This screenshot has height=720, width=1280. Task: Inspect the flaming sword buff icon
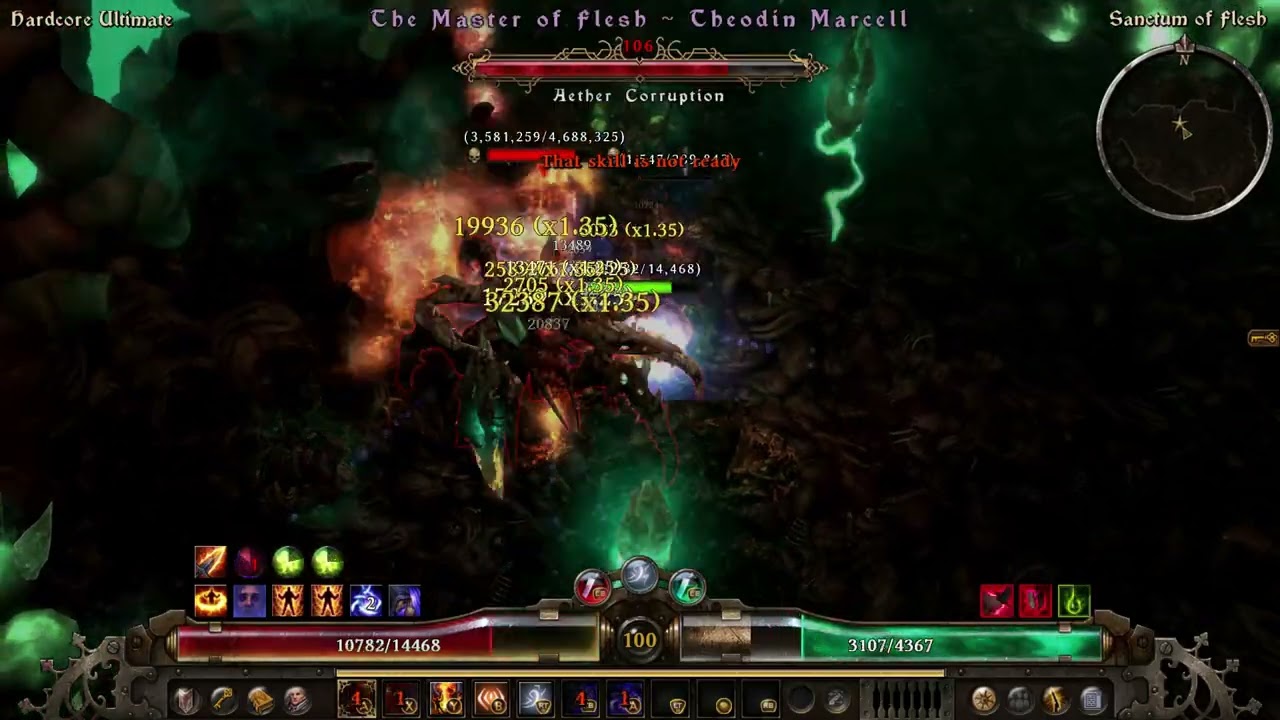point(210,562)
